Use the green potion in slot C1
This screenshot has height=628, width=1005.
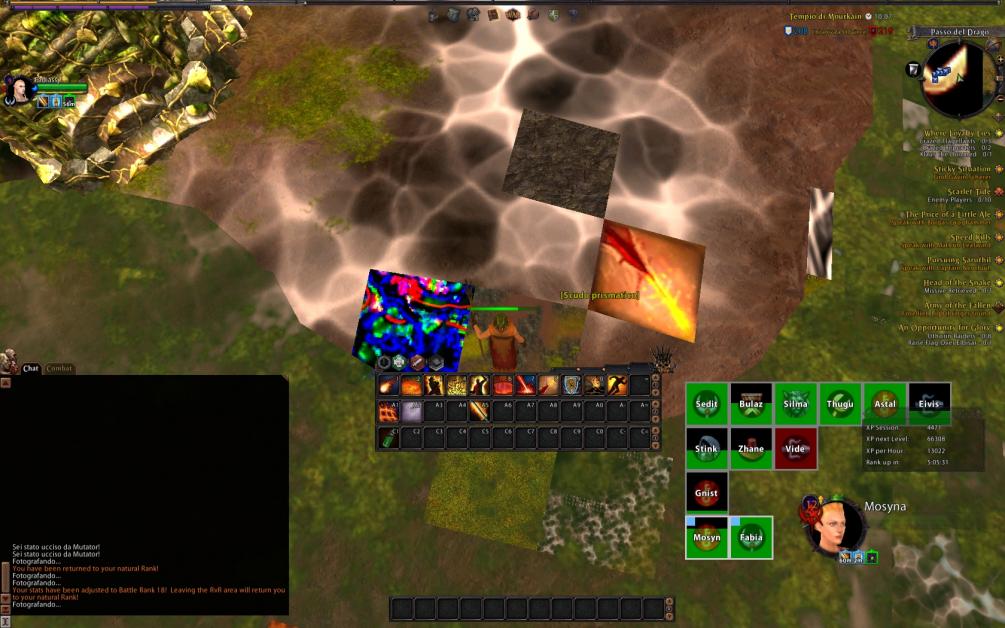click(388, 437)
